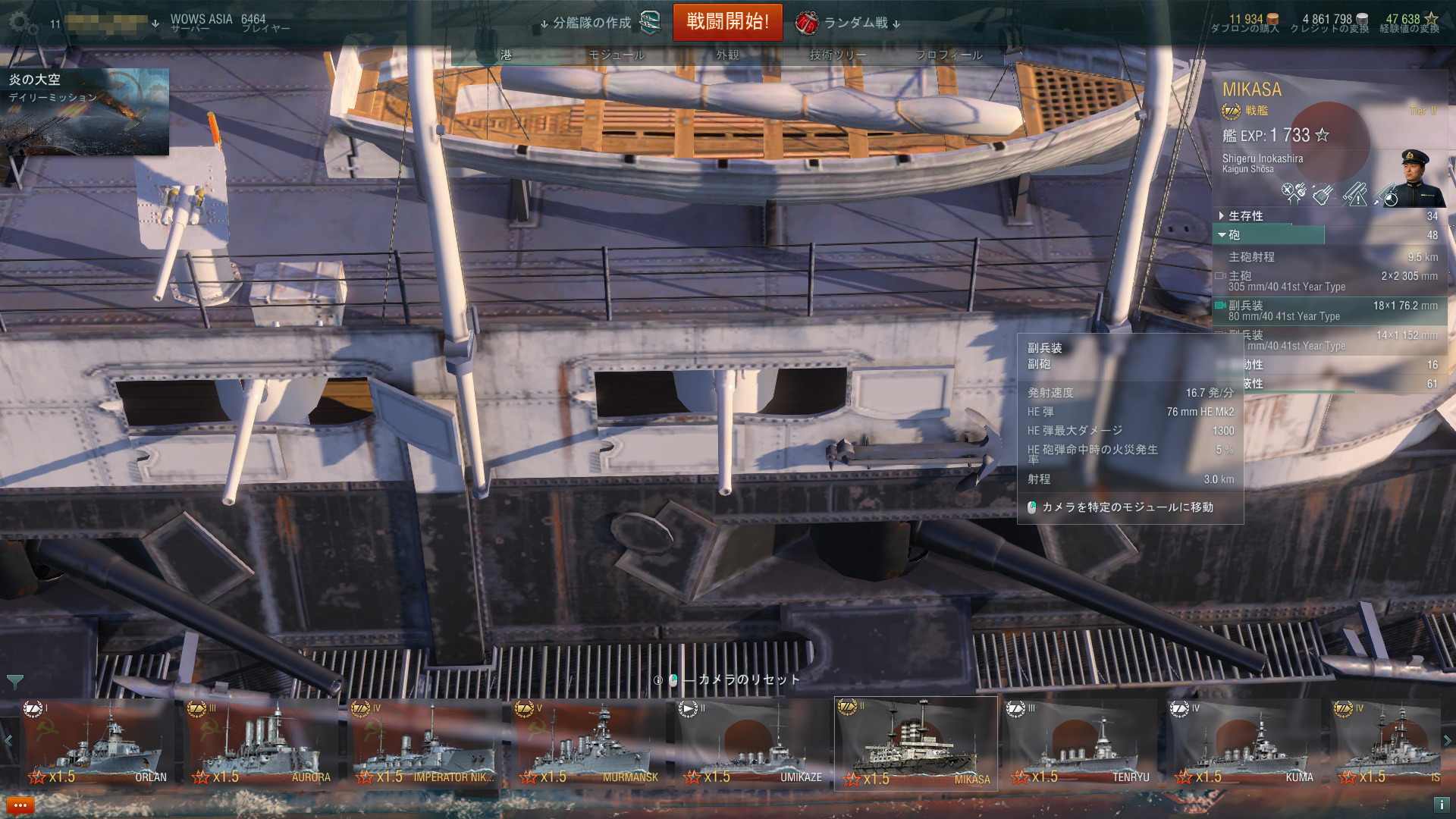Open the orange chat button
This screenshot has width=1456, height=819.
coord(20,805)
